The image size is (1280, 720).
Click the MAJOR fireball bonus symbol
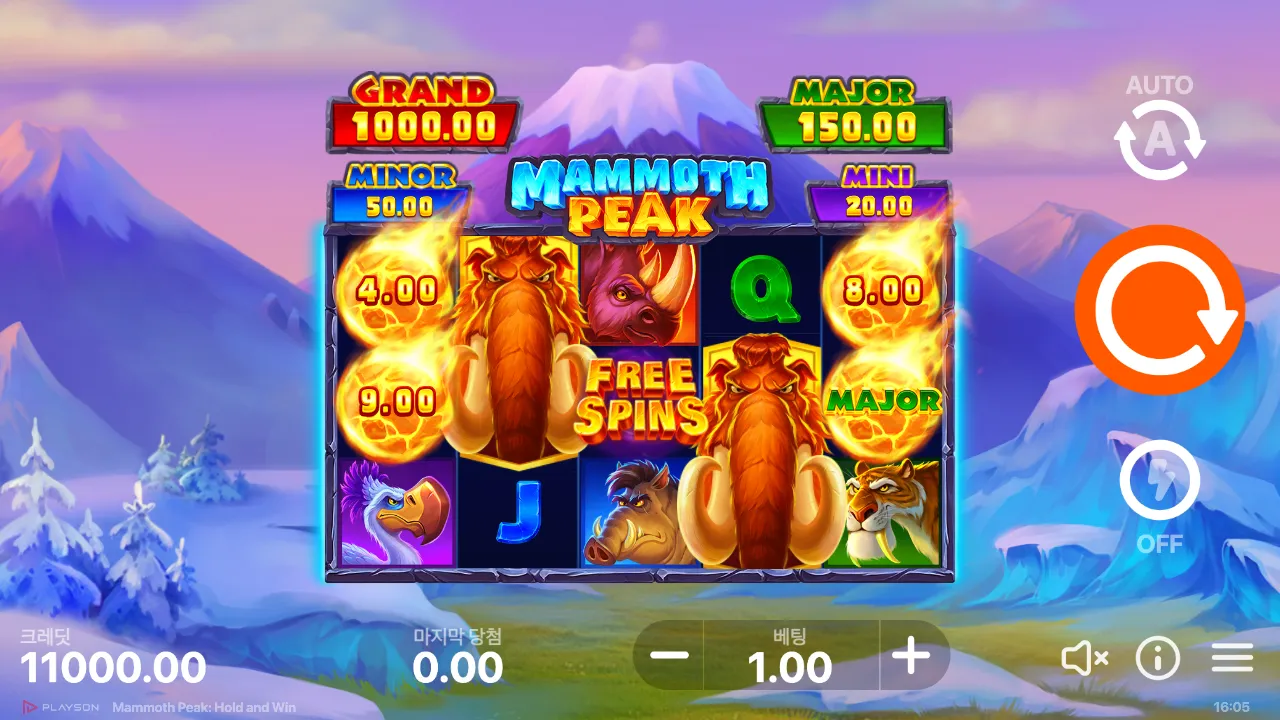(x=885, y=400)
